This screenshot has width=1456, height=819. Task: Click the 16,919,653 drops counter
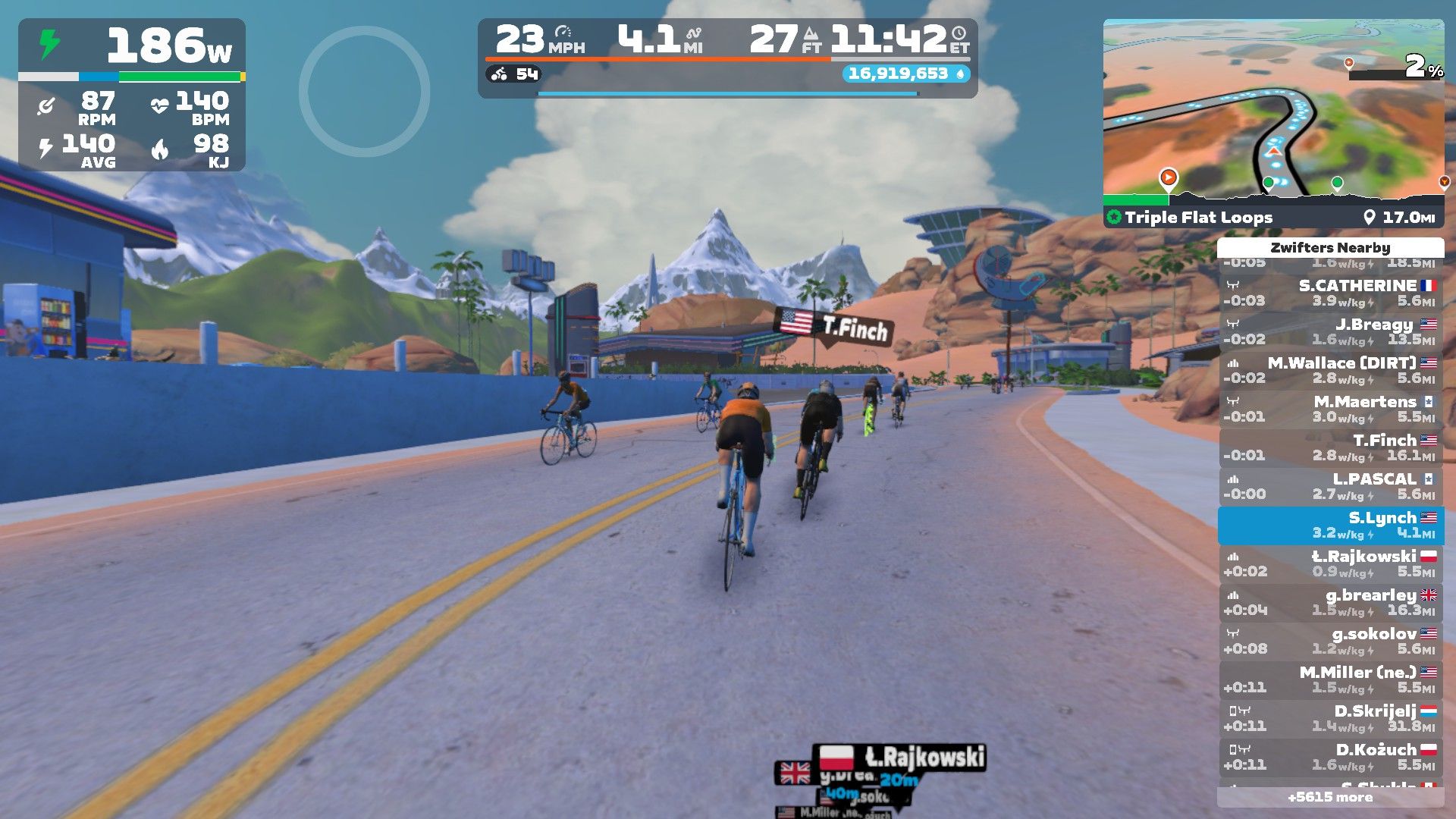[x=905, y=74]
